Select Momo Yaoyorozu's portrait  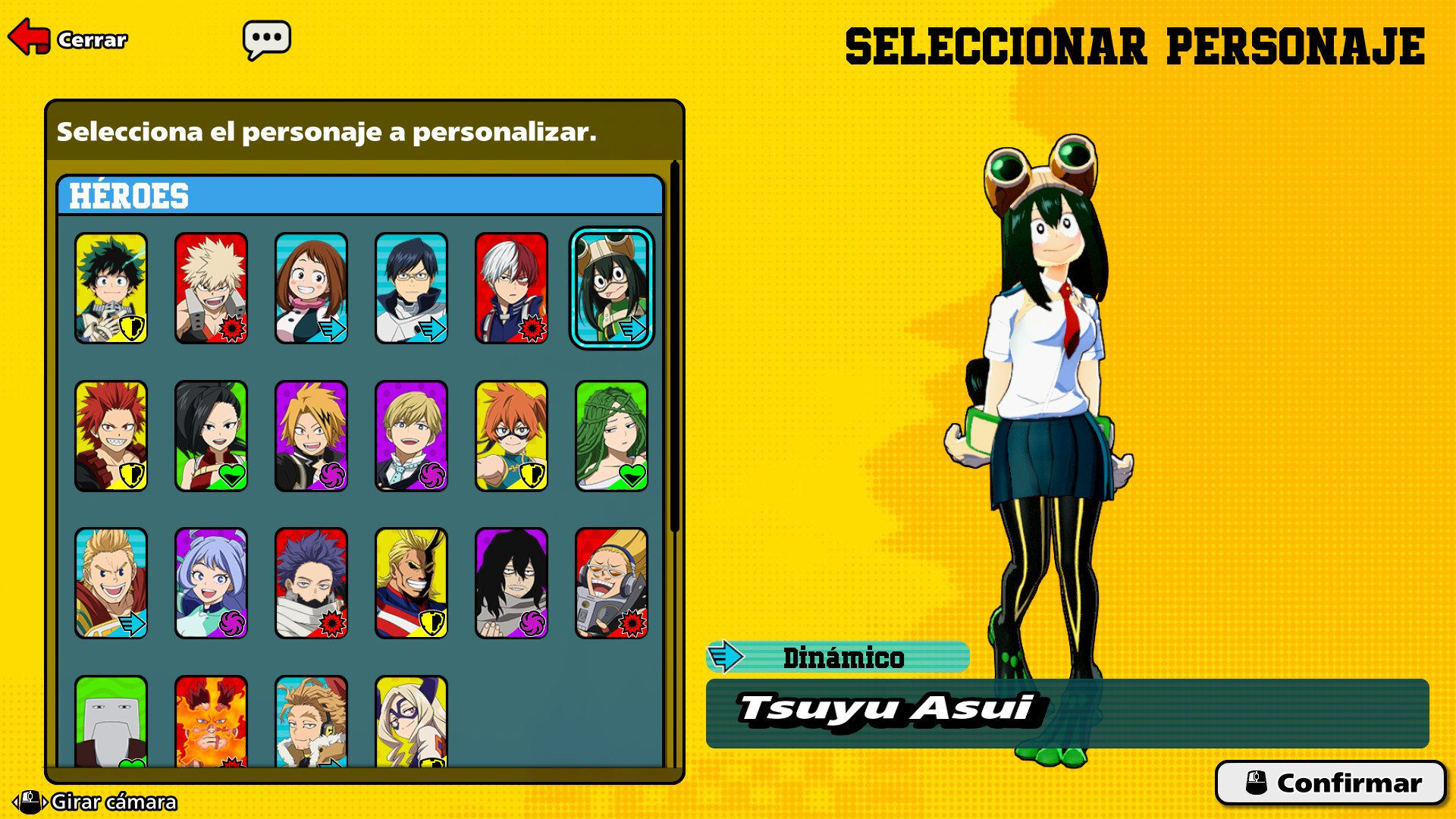coord(211,436)
